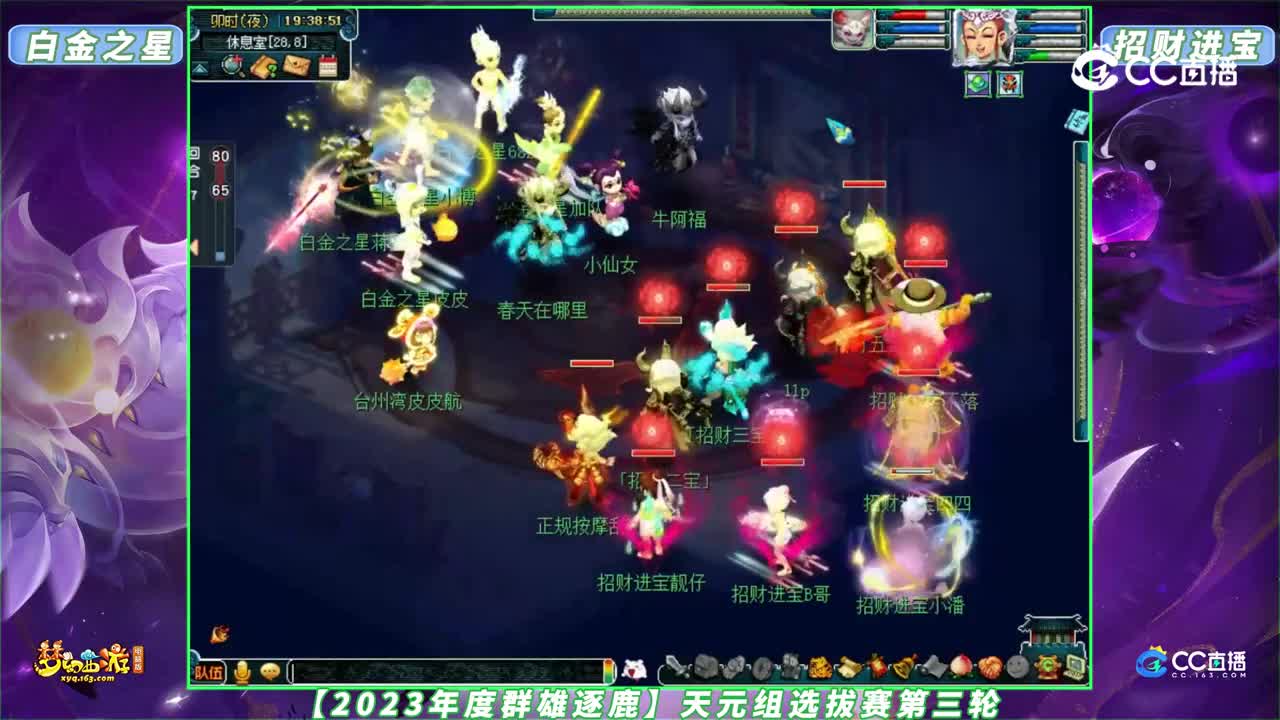The width and height of the screenshot is (1280, 720).
Task: Open the mail envelope icon near the minimap
Action: [x=296, y=64]
